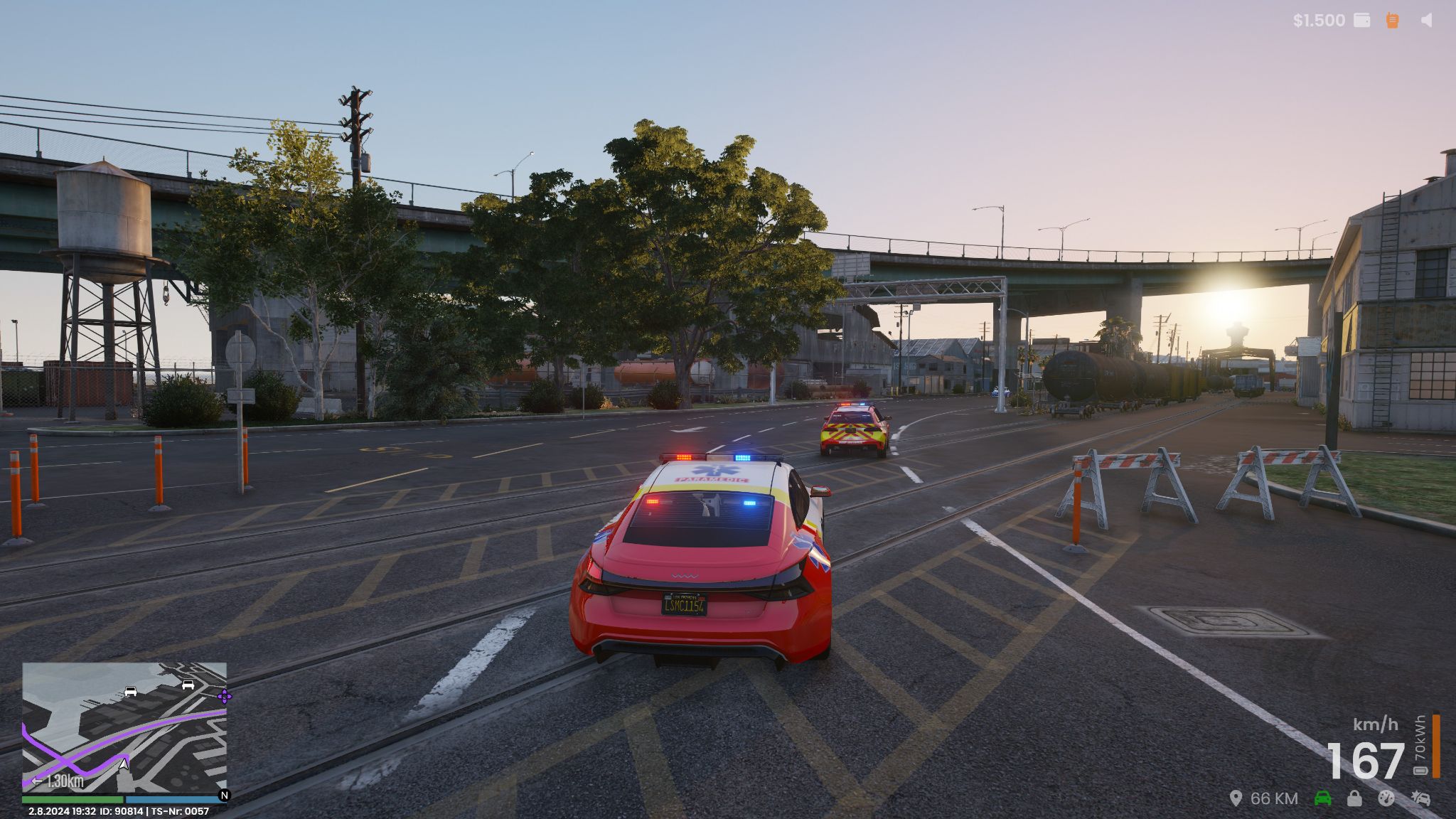Click the location pin range icon
The image size is (1456, 819).
(x=1236, y=798)
